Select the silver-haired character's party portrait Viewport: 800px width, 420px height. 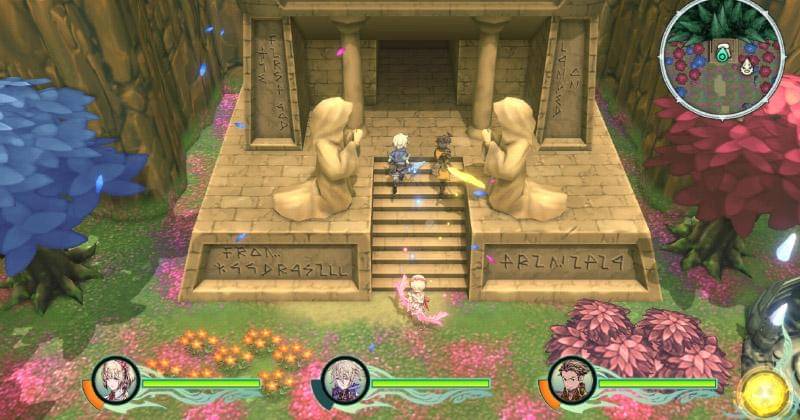pos(341,381)
